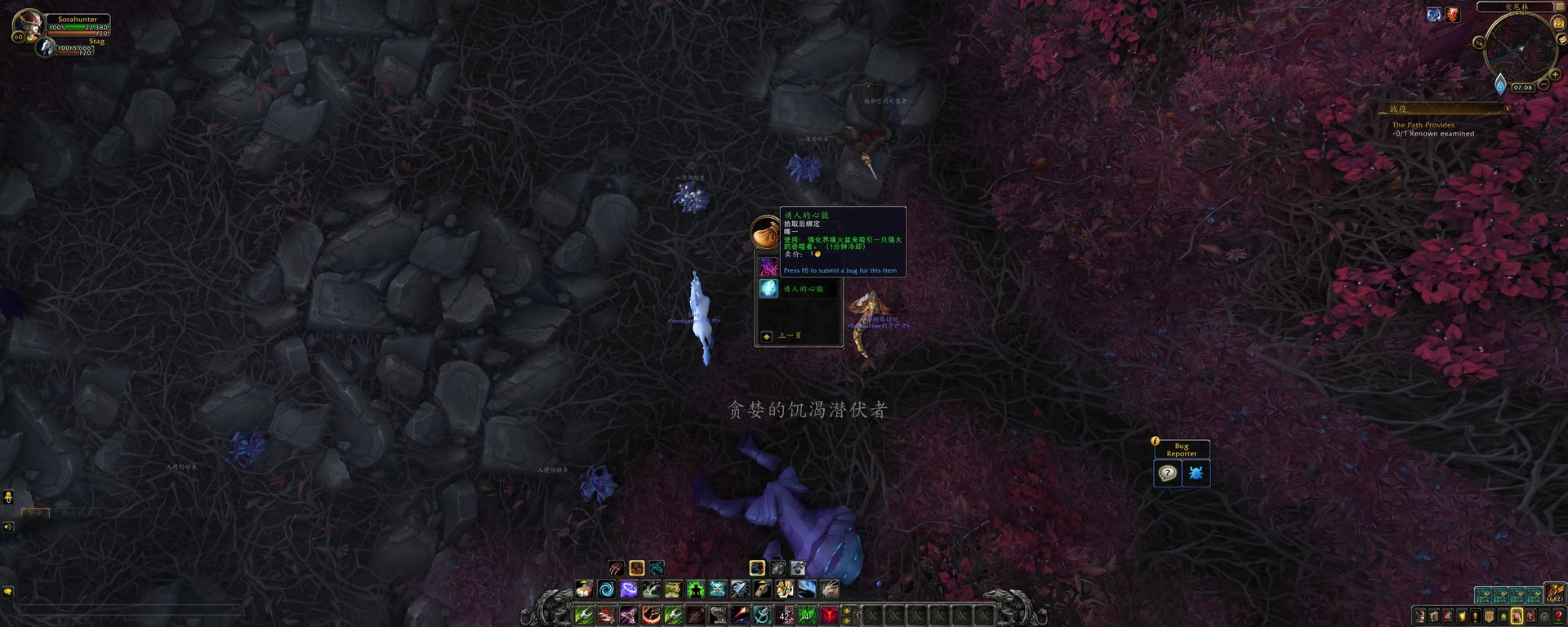1568x627 pixels.
Task: Click the beetle icon in the Bug Reporter panel
Action: pos(1196,472)
